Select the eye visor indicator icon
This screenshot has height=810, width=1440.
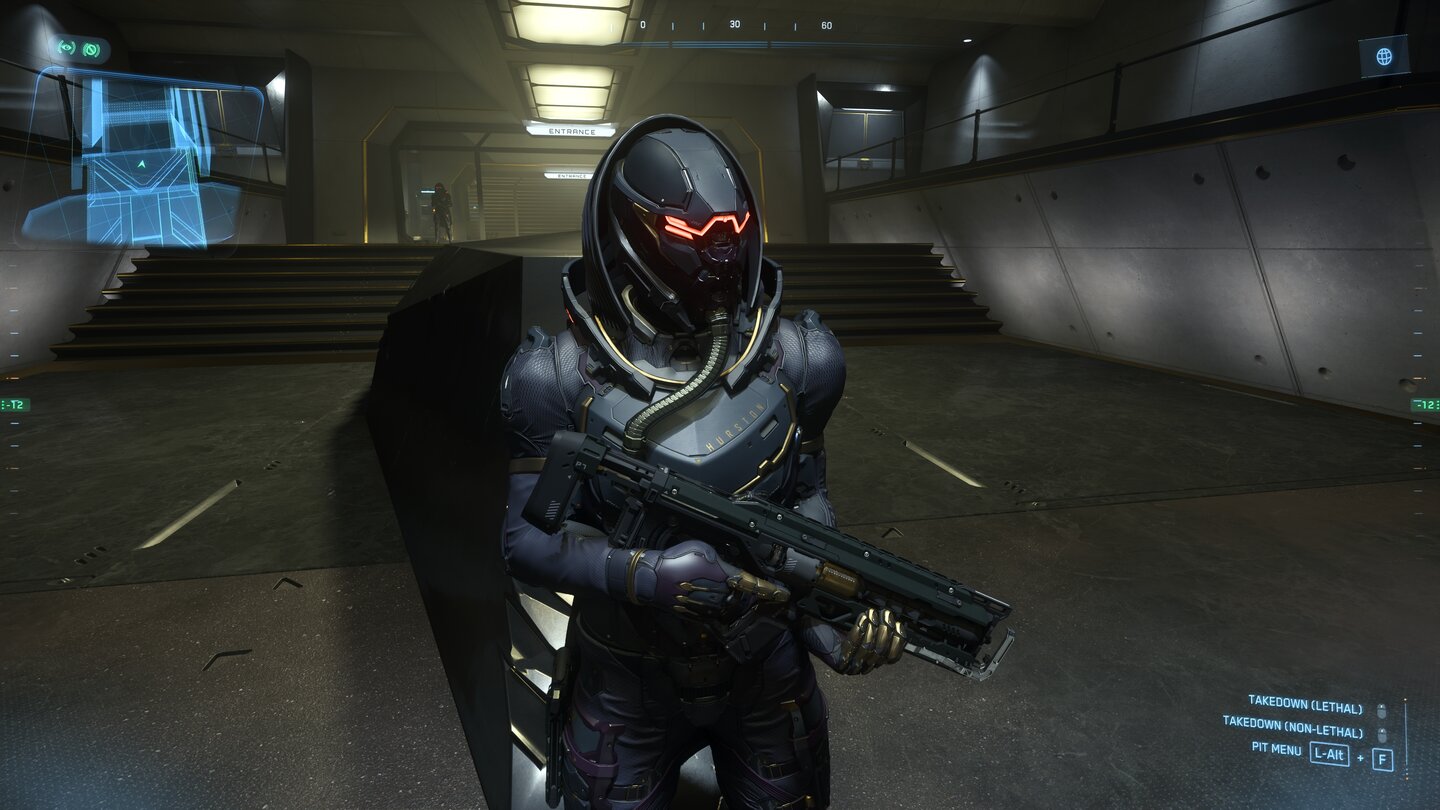click(66, 47)
